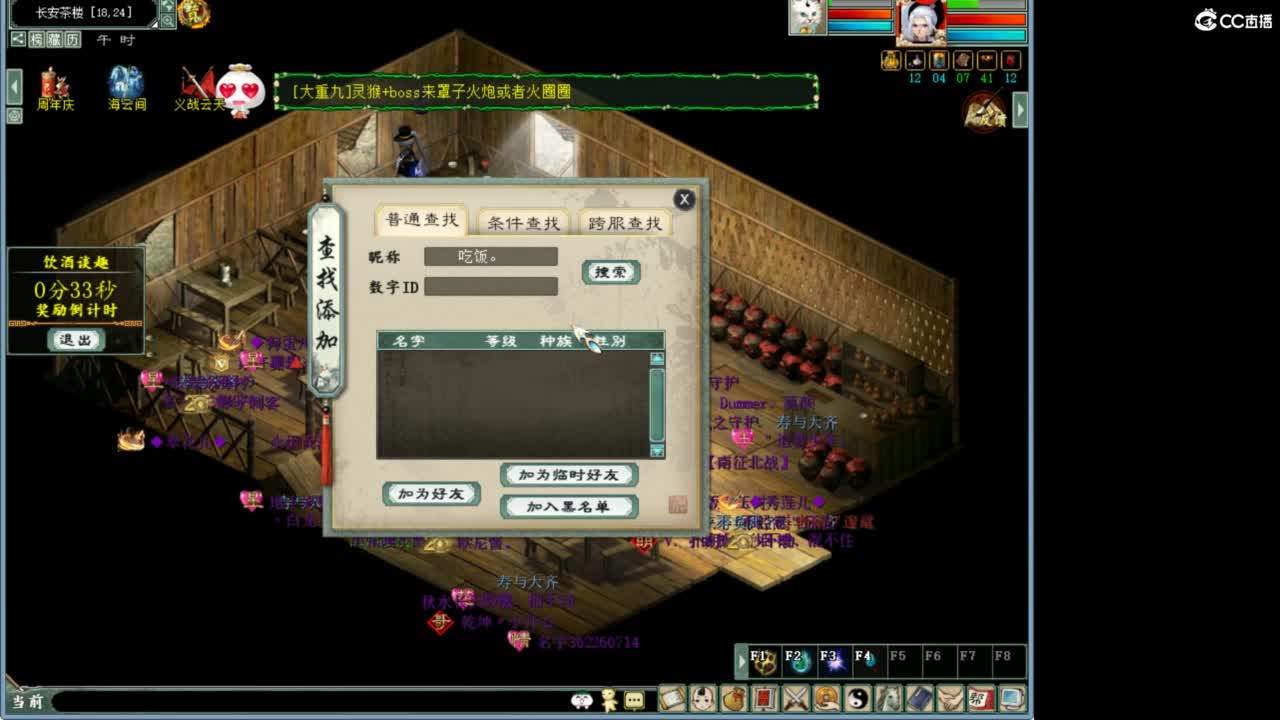The image size is (1280, 720).
Task: Collapse the left event panel with arrow
Action: click(13, 88)
